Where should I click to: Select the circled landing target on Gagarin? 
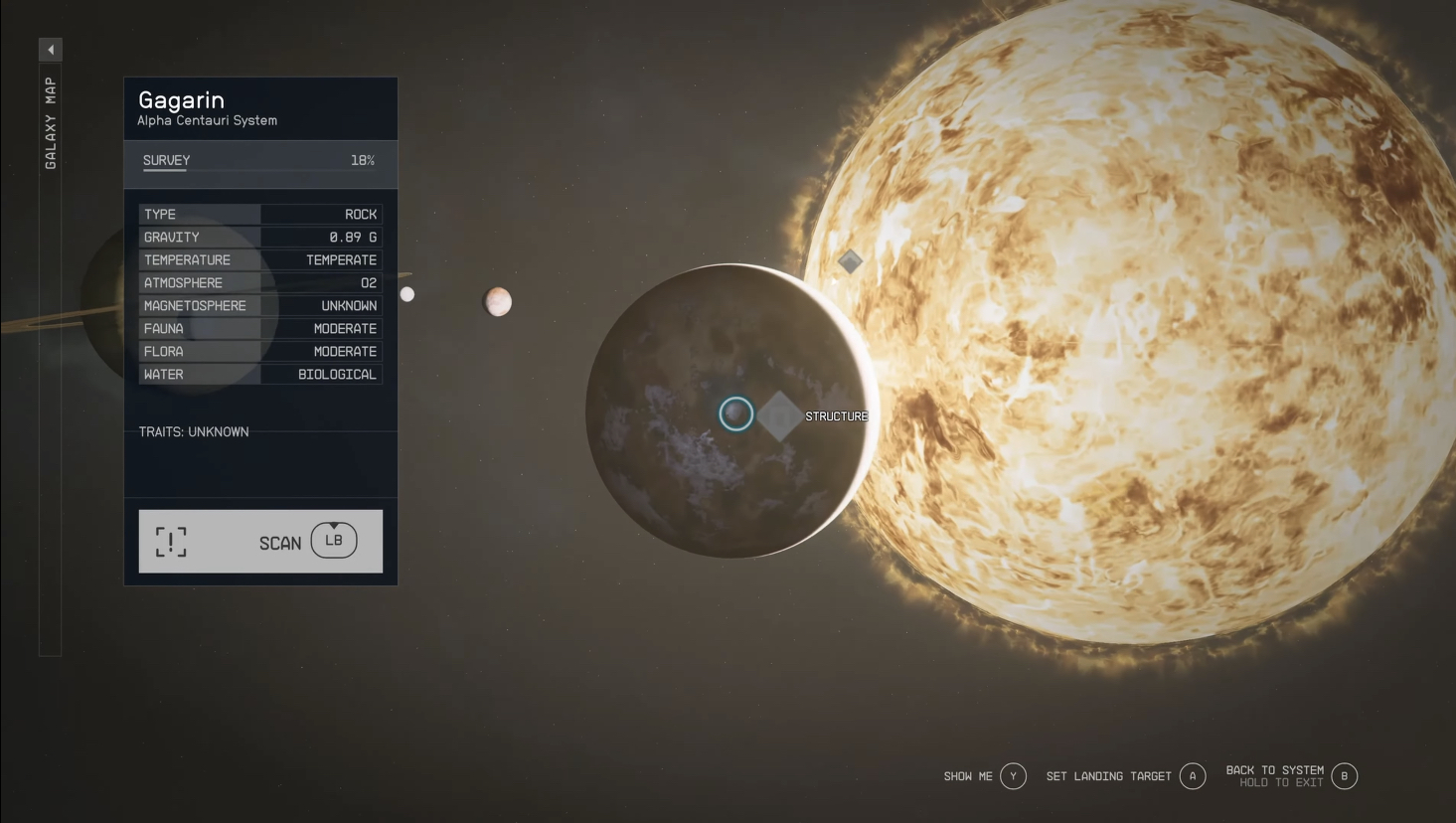coord(735,413)
